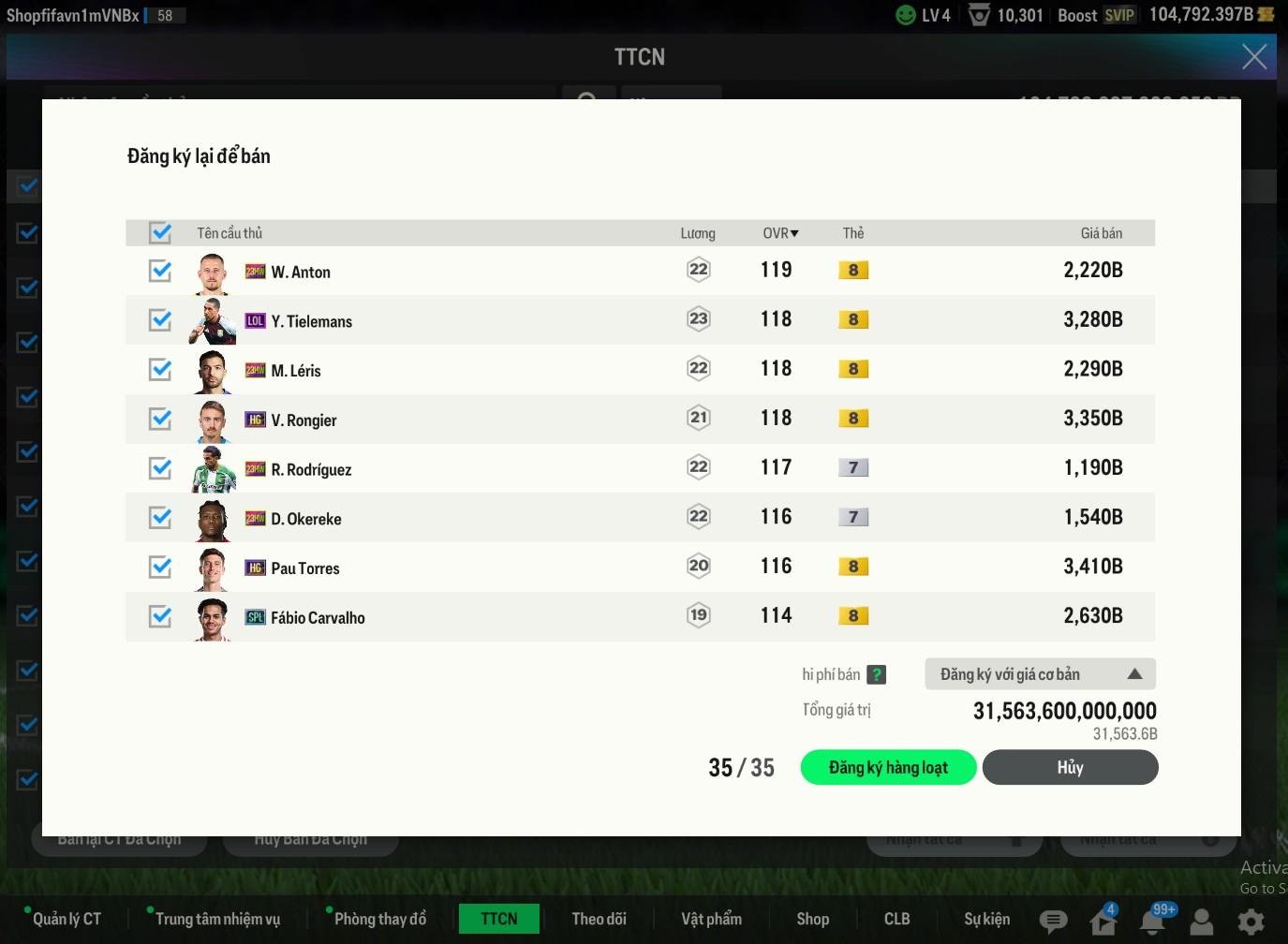This screenshot has height=944, width=1288.
Task: Cancel with the Hủy button
Action: pos(1070,768)
